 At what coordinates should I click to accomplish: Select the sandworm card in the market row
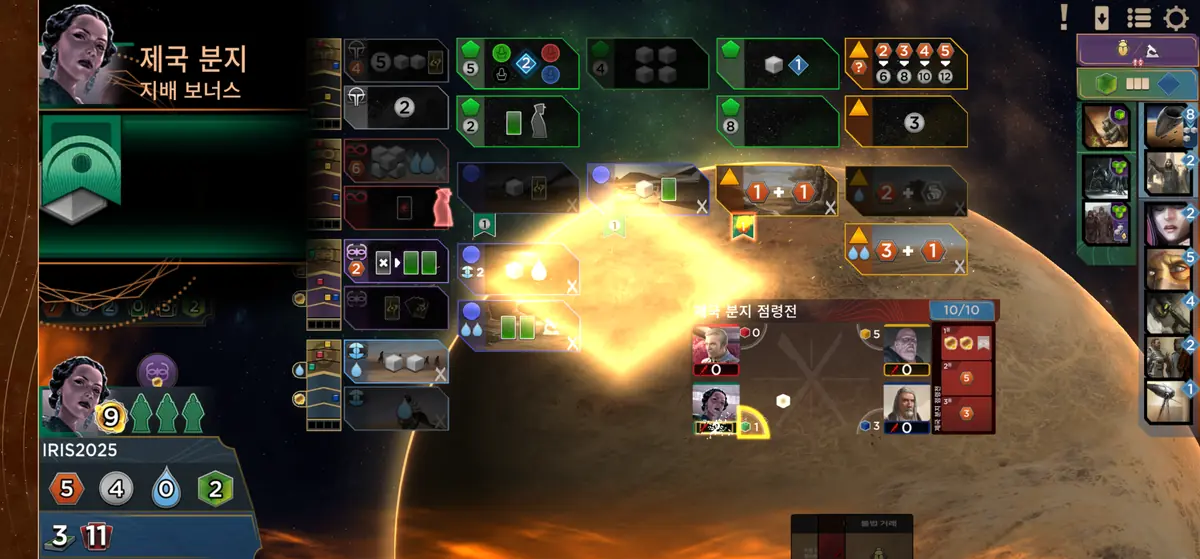tap(1164, 126)
